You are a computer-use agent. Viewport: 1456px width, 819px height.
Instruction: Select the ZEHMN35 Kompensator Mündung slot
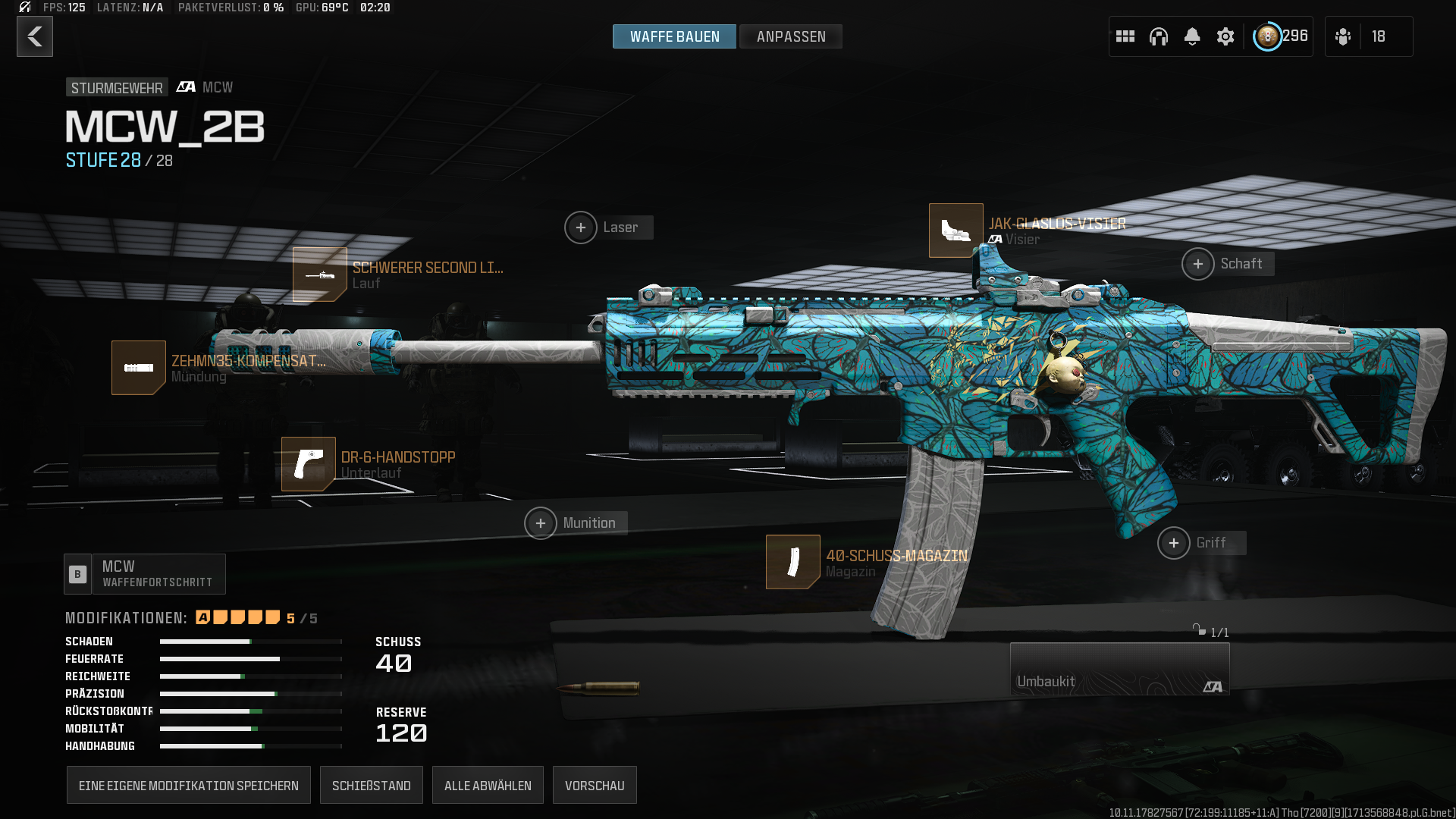139,368
